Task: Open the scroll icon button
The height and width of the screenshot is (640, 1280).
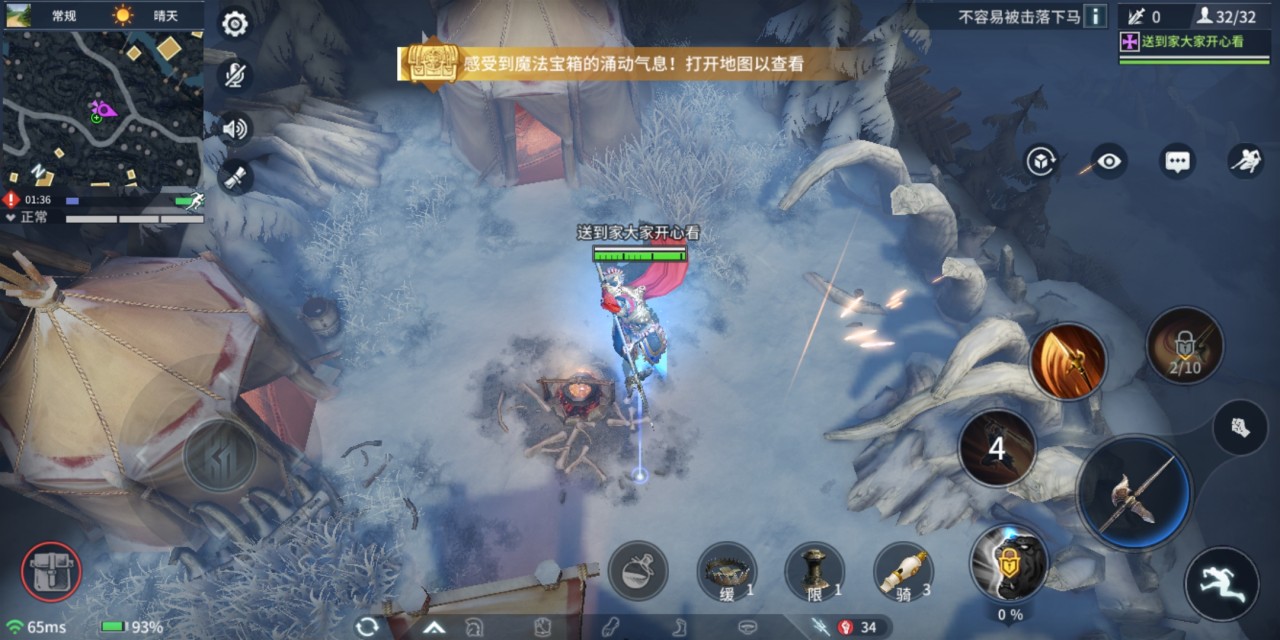Action: coord(235,177)
